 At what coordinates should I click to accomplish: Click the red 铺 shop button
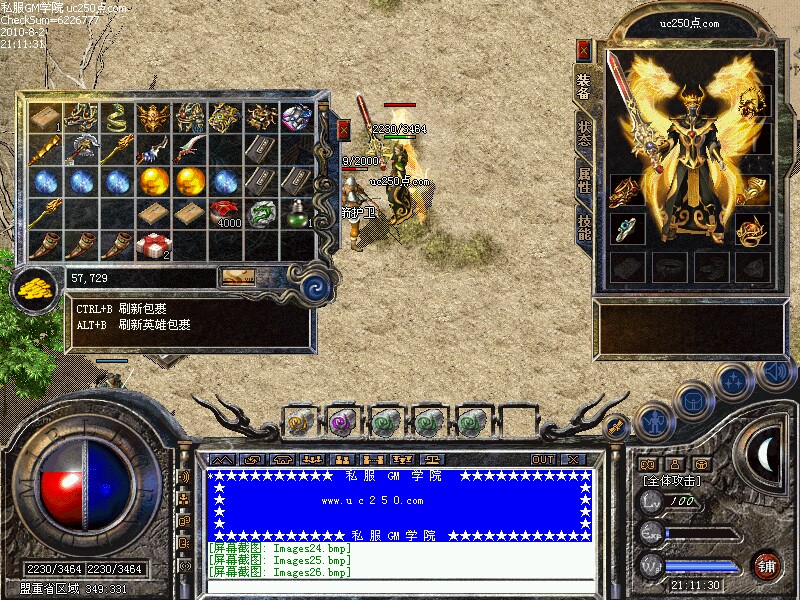(768, 565)
